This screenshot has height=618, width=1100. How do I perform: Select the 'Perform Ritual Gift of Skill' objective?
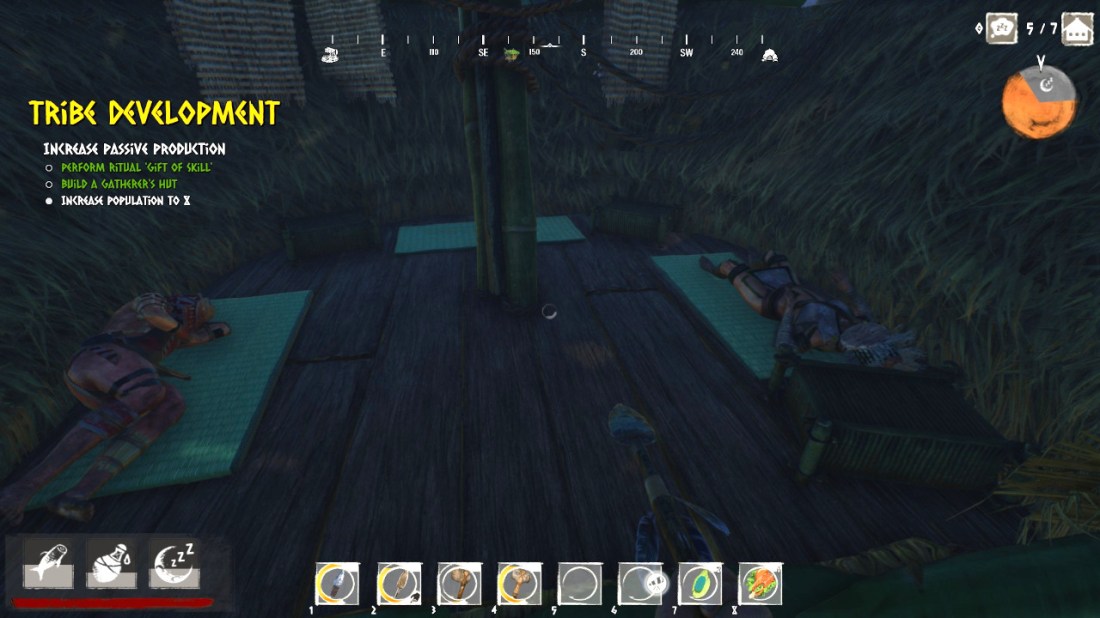[136, 167]
